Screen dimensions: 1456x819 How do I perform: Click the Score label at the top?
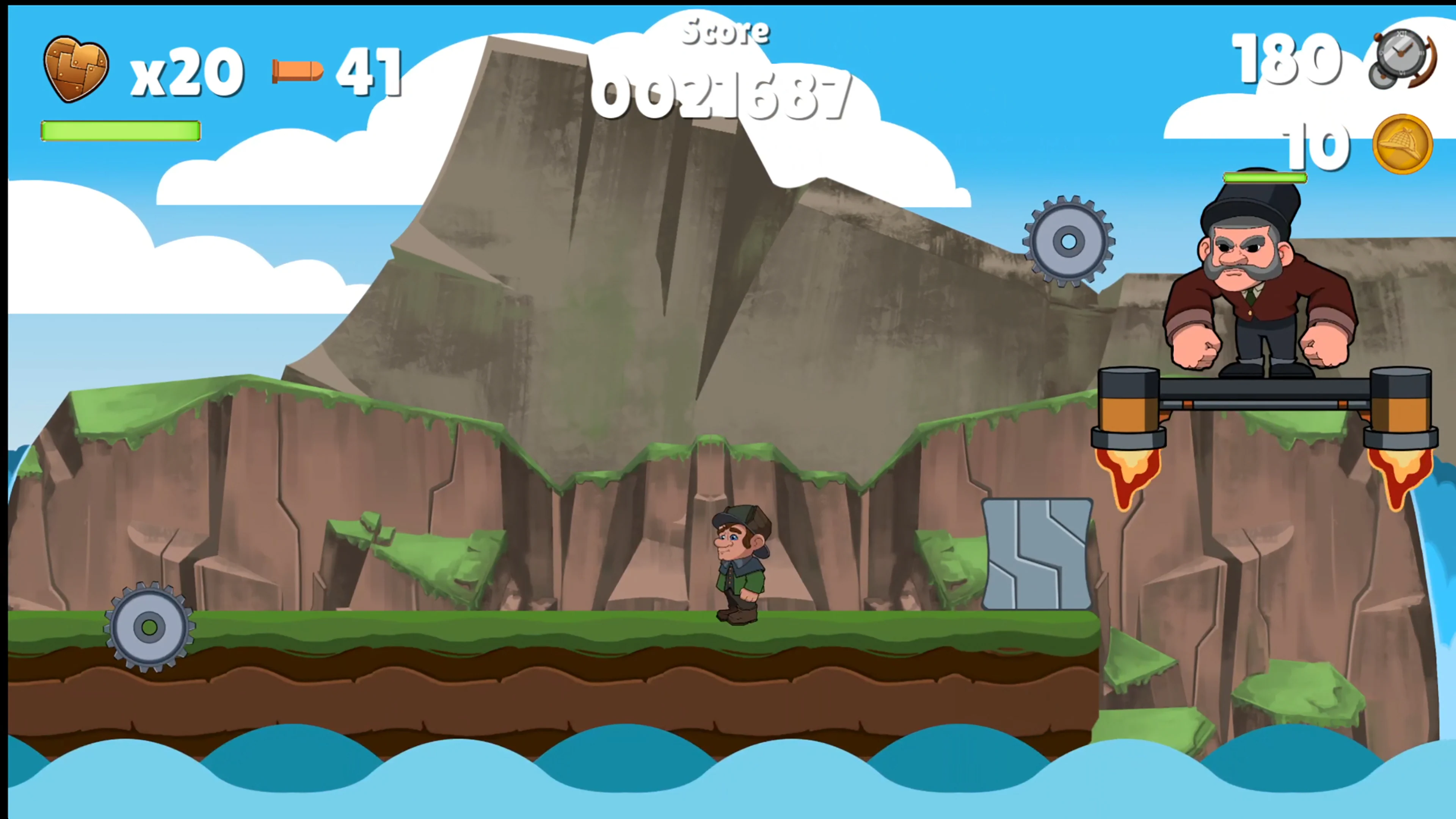pyautogui.click(x=725, y=30)
